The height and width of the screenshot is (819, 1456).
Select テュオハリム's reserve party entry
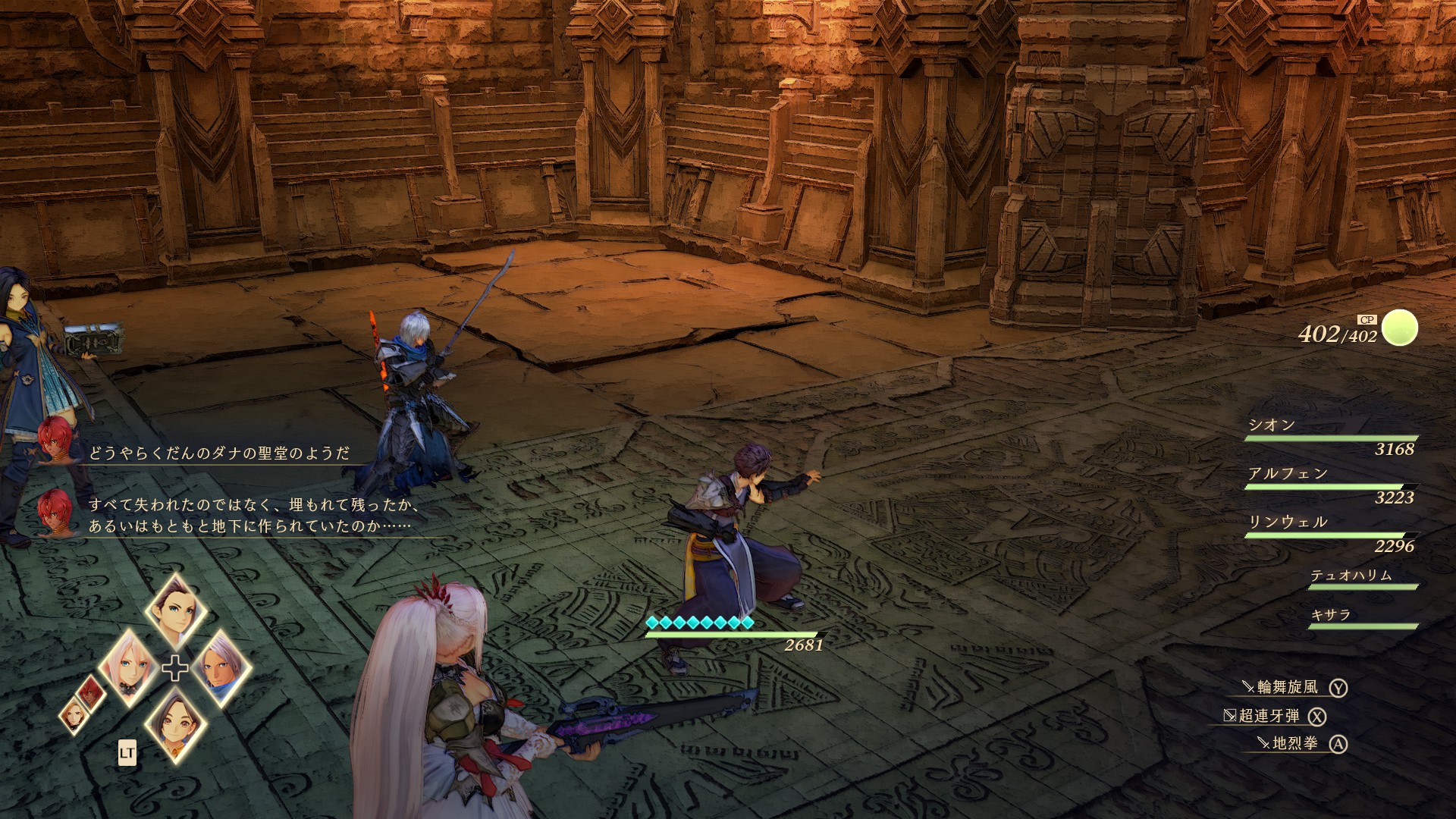(1361, 579)
